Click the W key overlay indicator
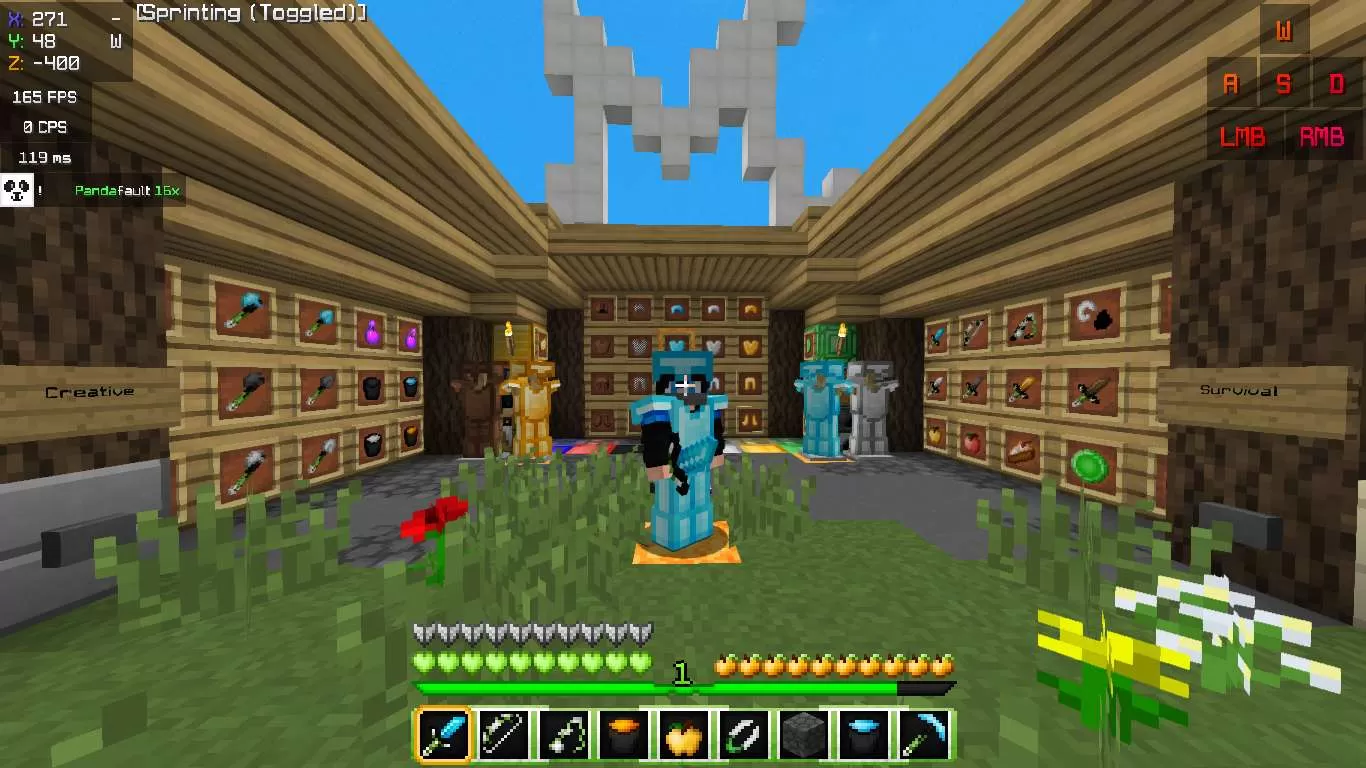 (x=1286, y=31)
